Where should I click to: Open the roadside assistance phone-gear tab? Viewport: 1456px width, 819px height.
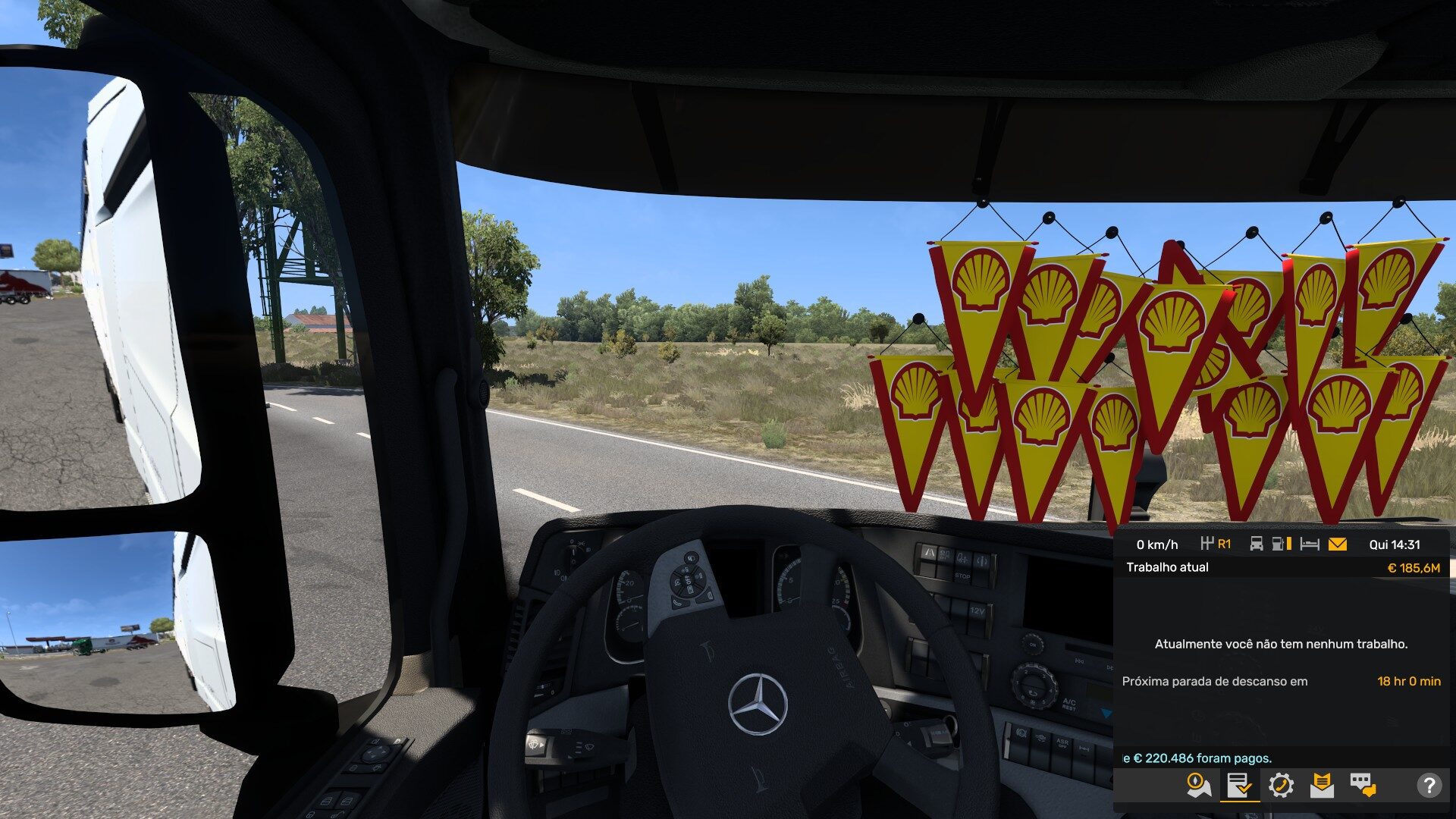tap(1281, 786)
